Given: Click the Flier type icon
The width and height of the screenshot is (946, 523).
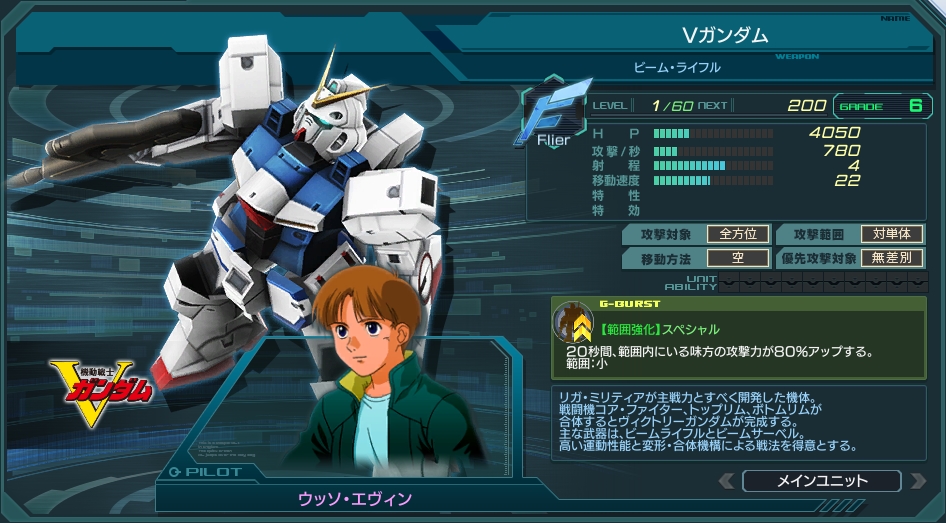Looking at the screenshot, I should 549,119.
